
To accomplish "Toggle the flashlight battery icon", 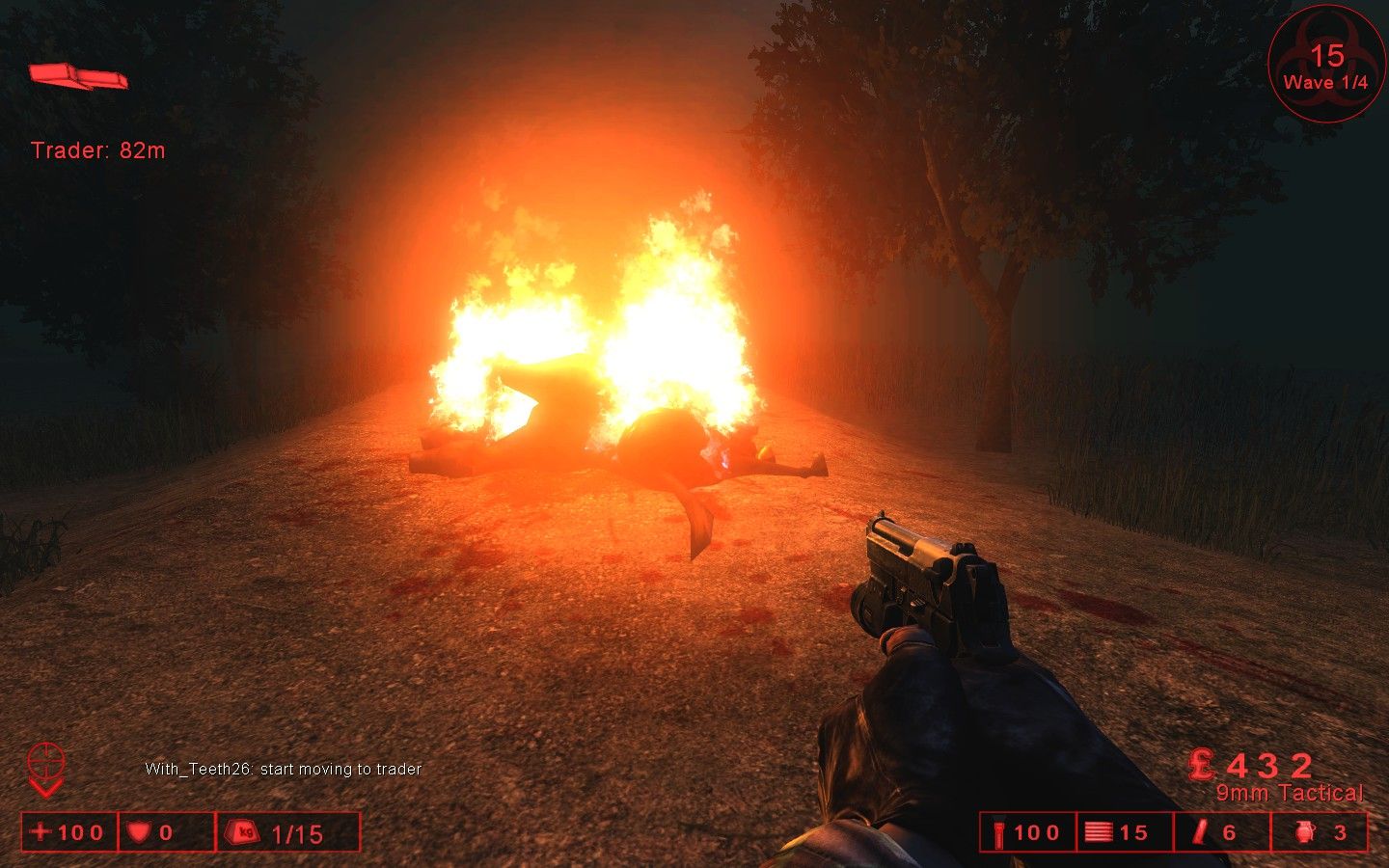I will 998,832.
